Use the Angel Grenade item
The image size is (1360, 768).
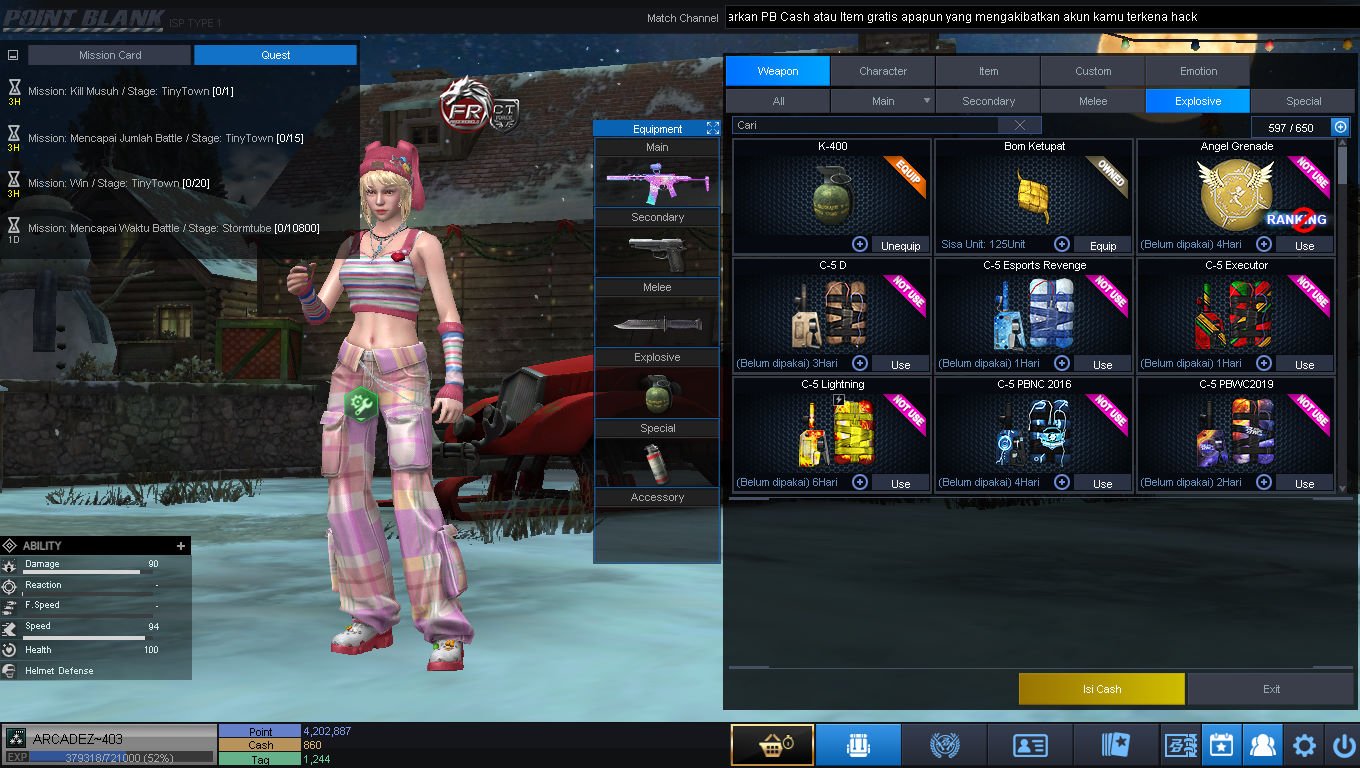(x=1304, y=245)
